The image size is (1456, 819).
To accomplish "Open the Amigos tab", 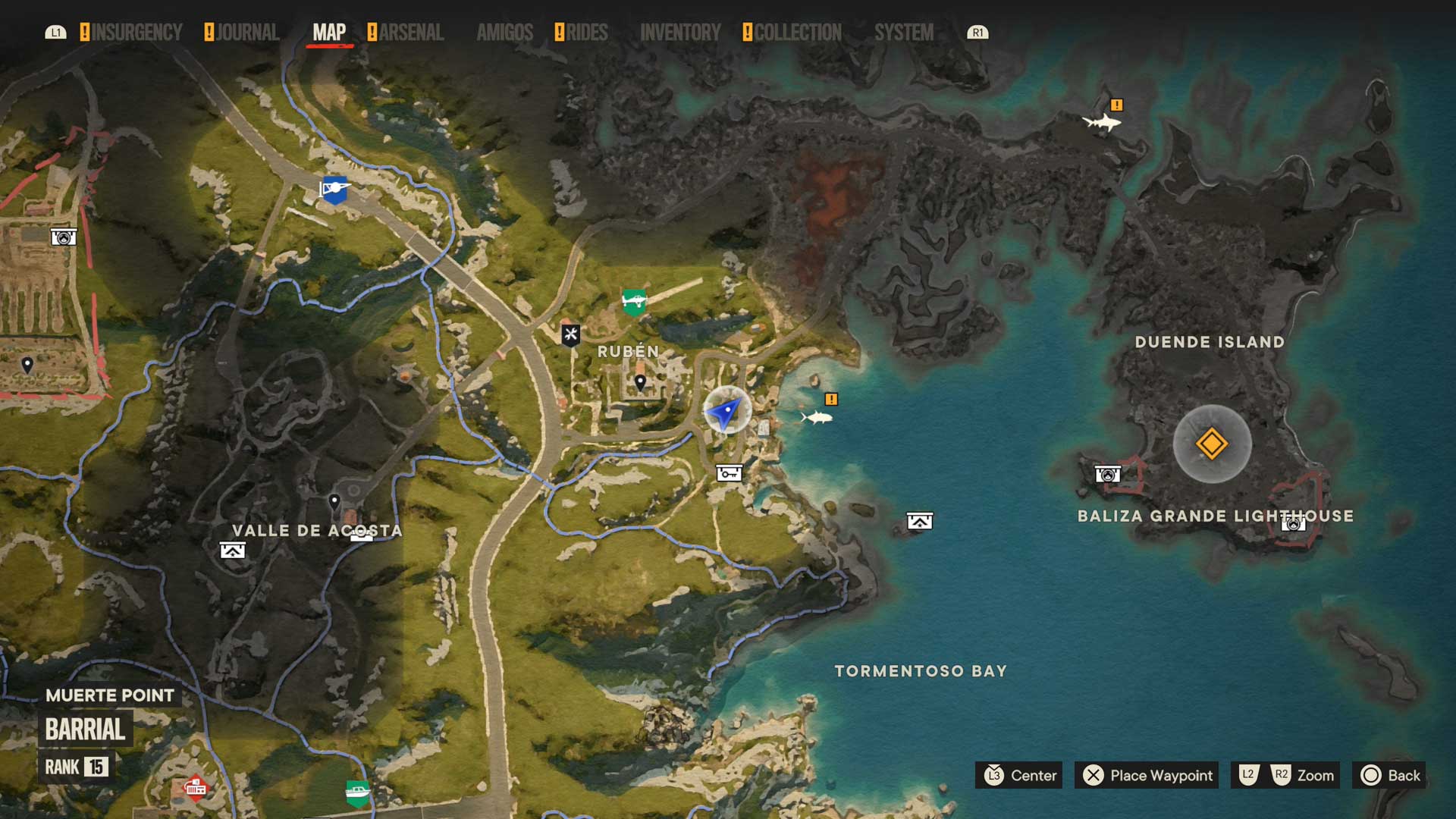I will coord(505,33).
